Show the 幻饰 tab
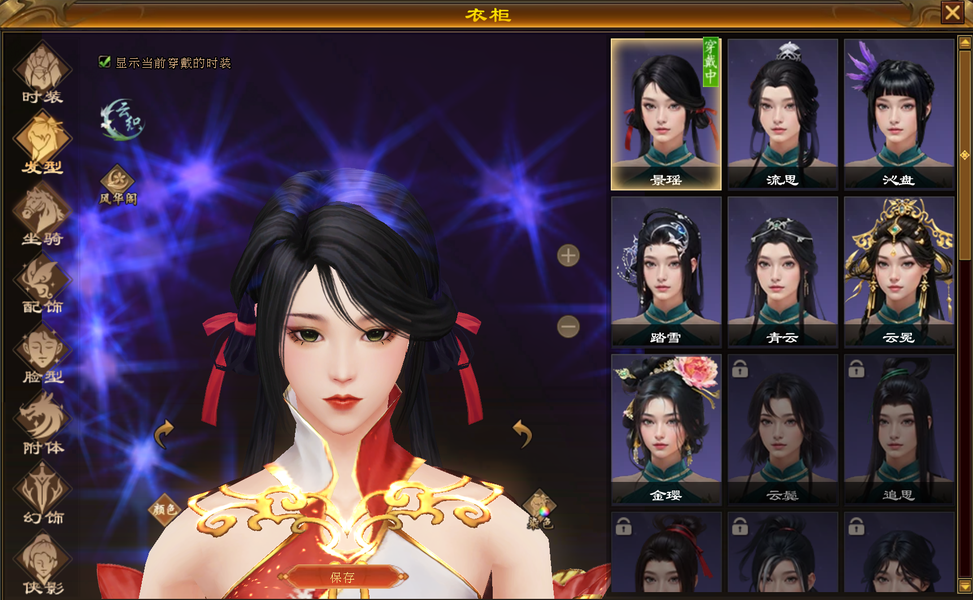Screen dimensions: 973x600 click(42, 493)
